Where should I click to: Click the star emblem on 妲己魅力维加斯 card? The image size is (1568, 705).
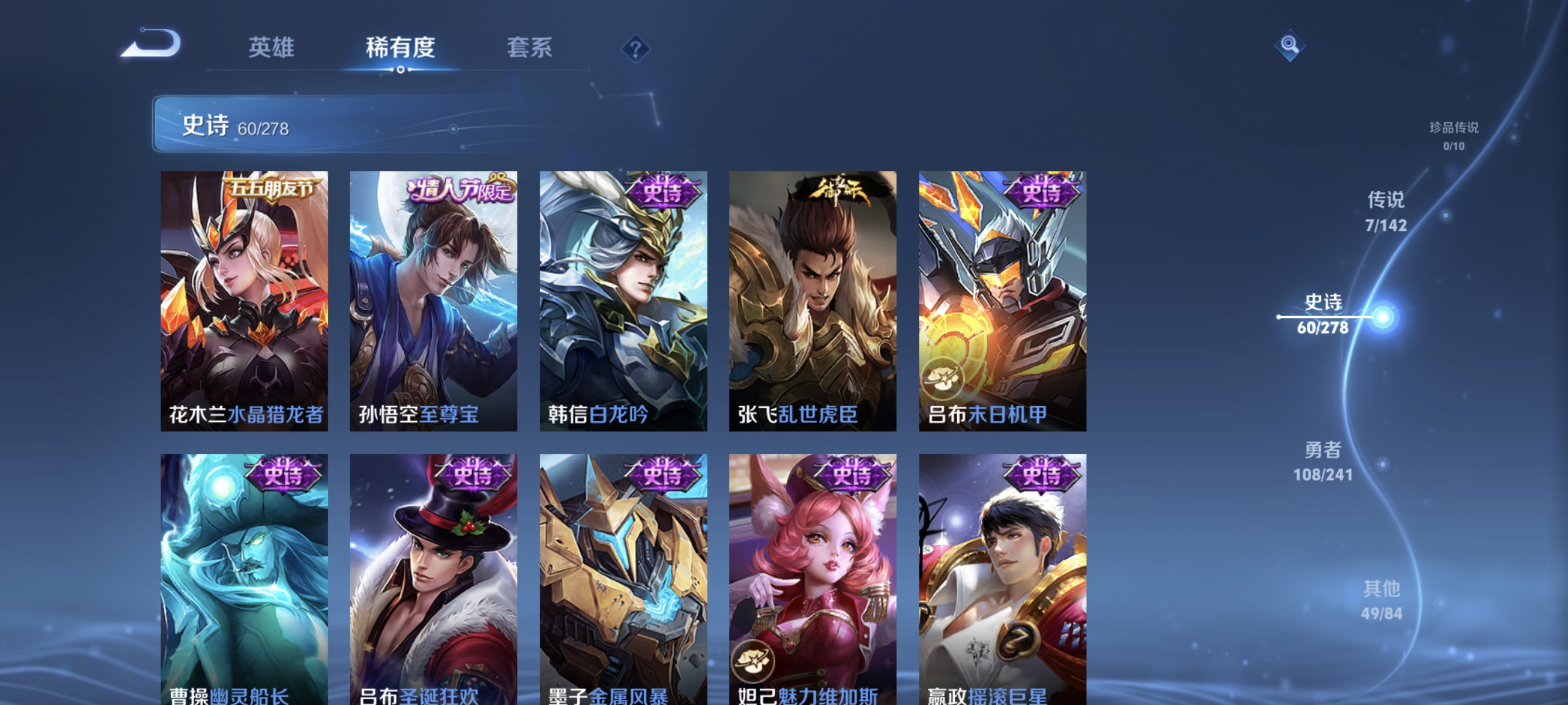point(752,660)
